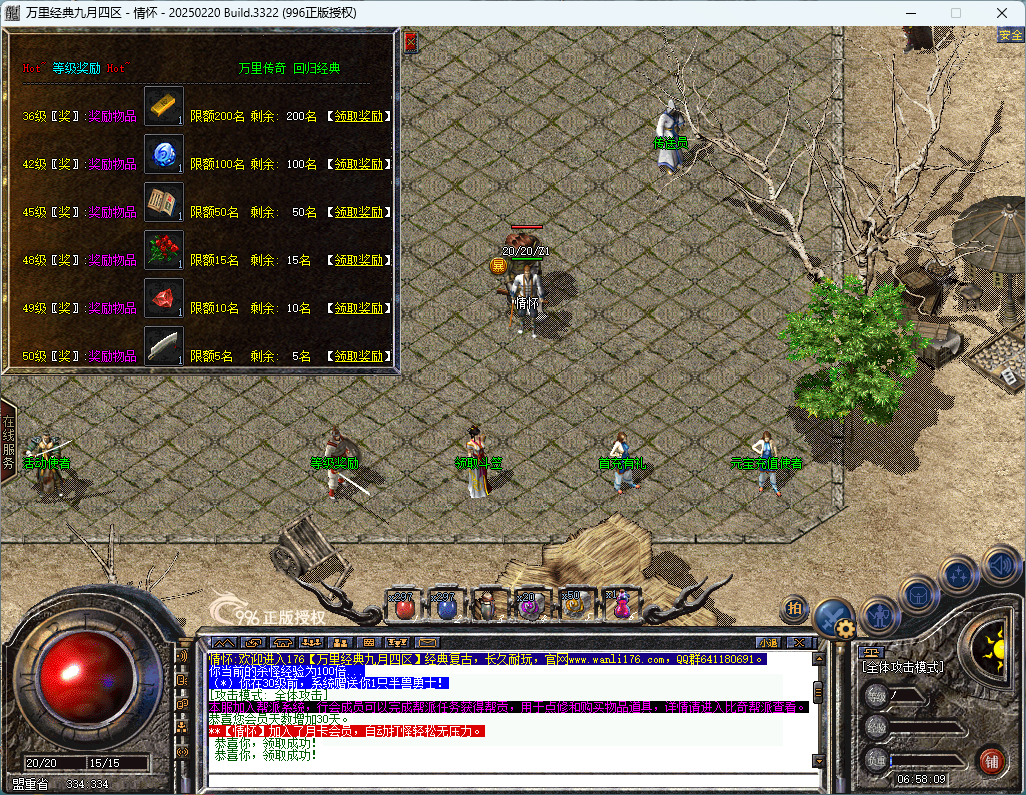Open the skills sparkle round button
Screen dimensions: 1026x795
coord(960,574)
